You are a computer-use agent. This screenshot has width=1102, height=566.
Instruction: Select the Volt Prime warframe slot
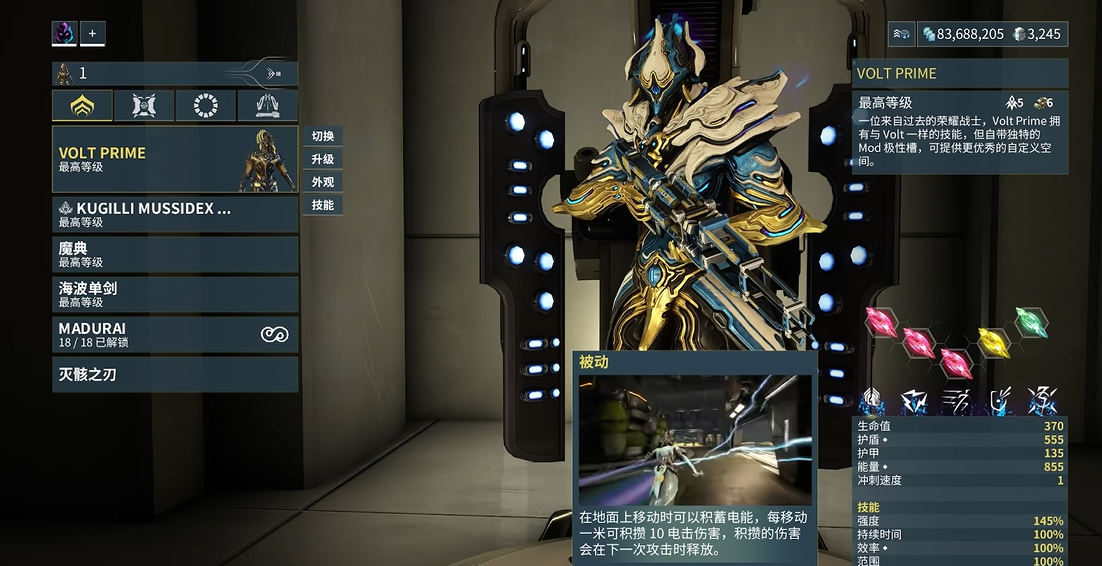coord(175,159)
